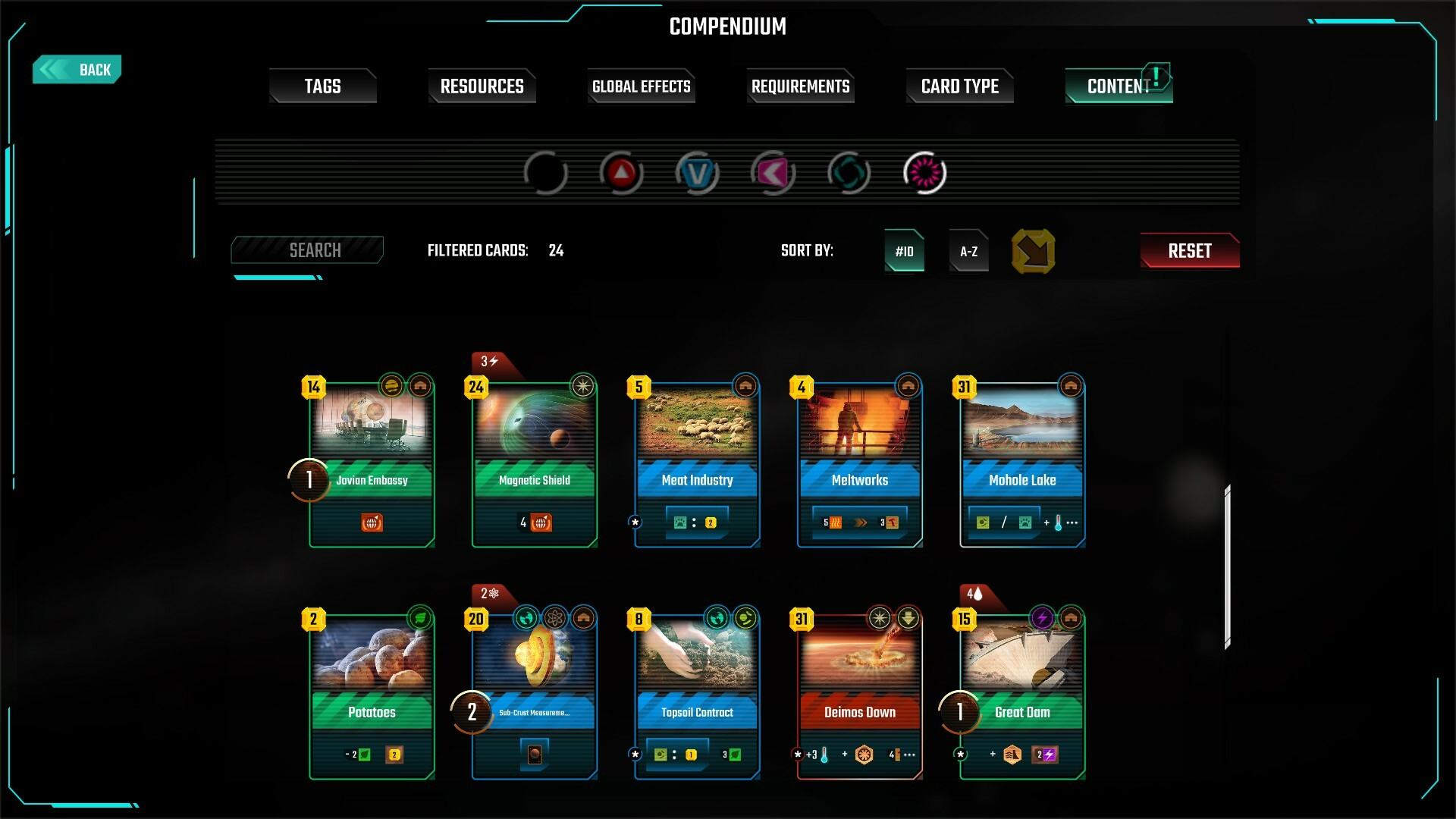
Task: Toggle the blue V content filter
Action: pyautogui.click(x=697, y=174)
